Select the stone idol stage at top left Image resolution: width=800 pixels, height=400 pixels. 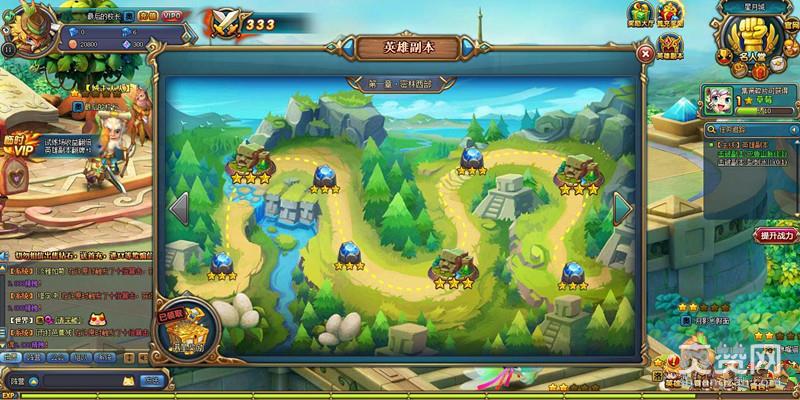[248, 161]
